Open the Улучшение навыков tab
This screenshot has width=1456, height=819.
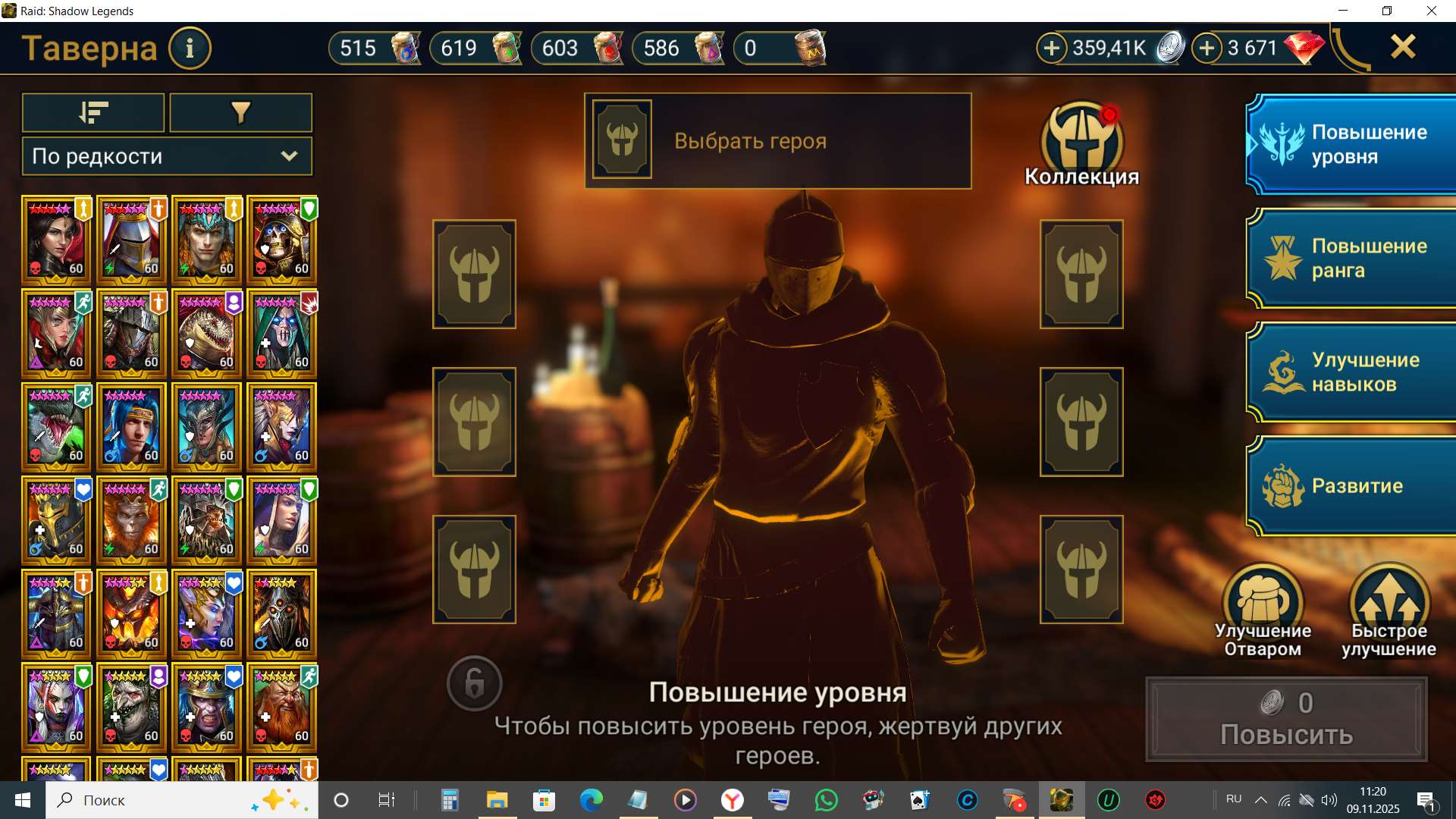[x=1357, y=372]
